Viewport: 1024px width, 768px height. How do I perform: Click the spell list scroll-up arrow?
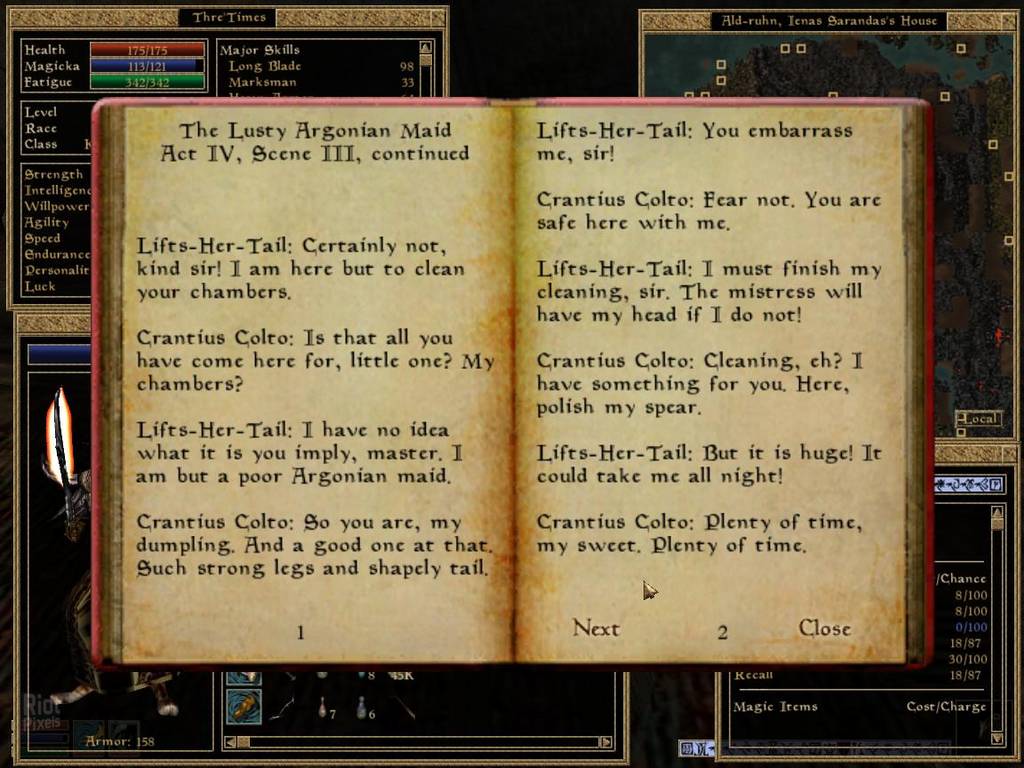pyautogui.click(x=997, y=512)
